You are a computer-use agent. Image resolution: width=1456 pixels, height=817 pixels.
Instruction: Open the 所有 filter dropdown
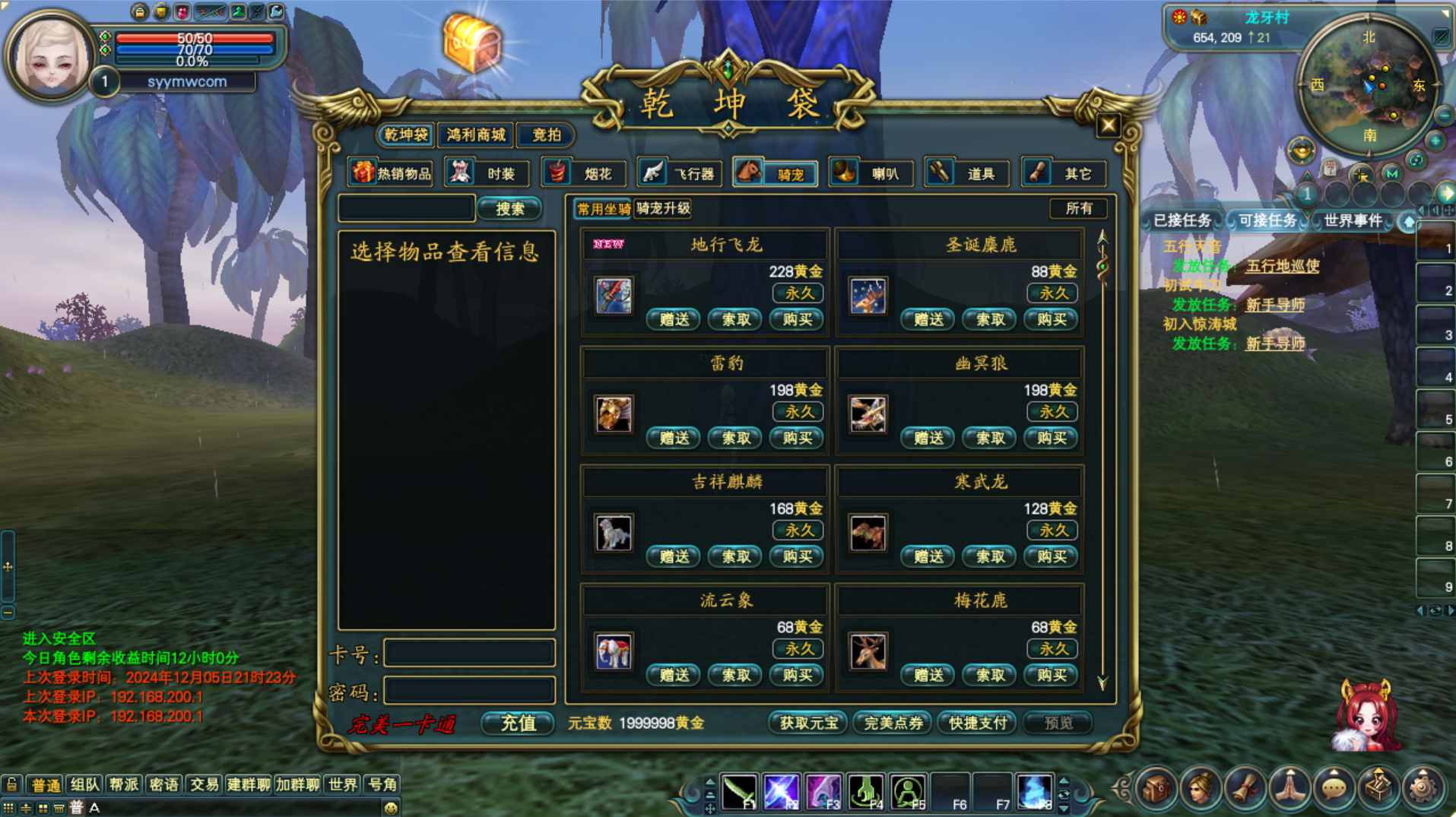(1078, 208)
